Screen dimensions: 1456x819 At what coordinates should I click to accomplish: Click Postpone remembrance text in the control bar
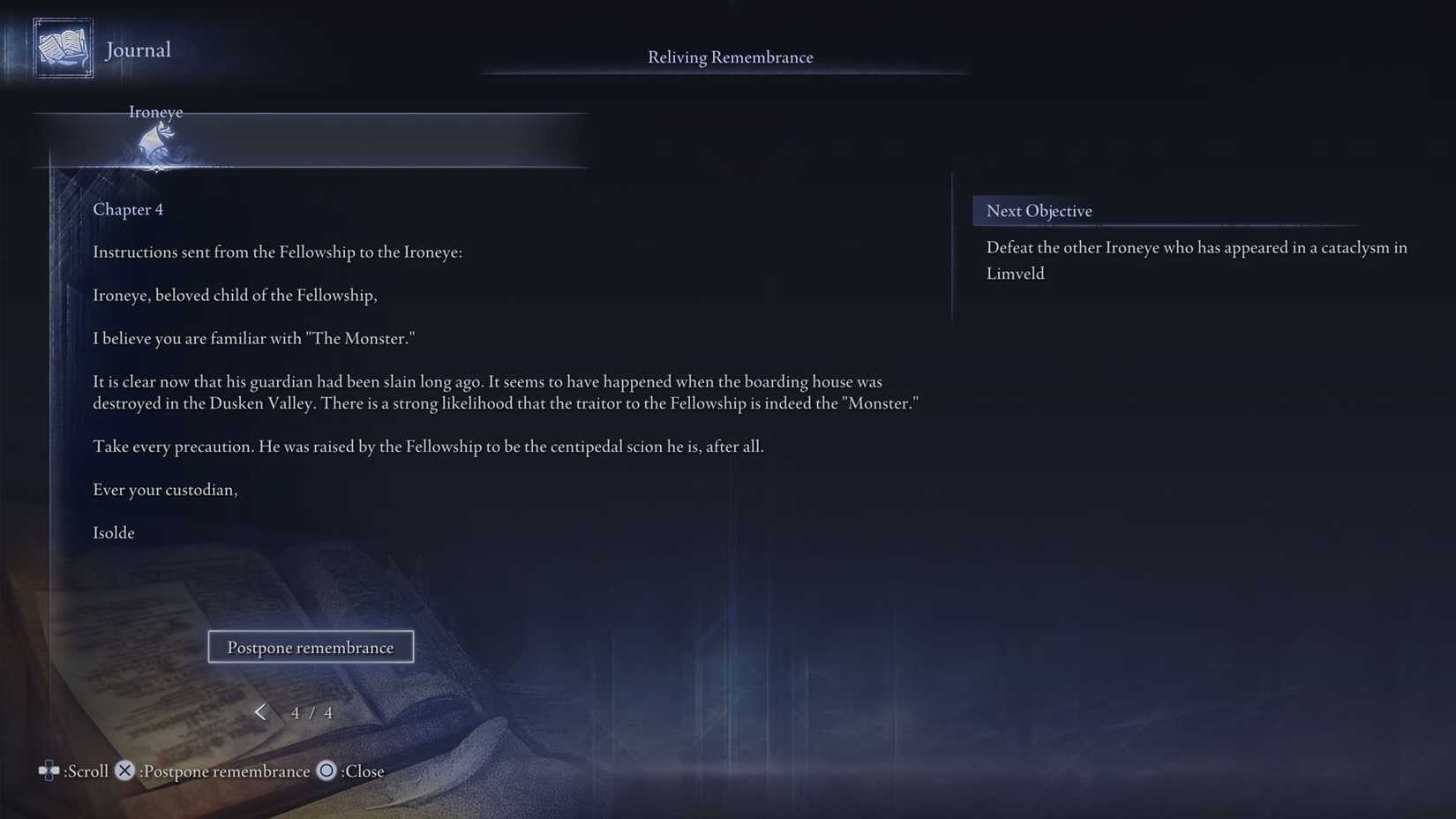pyautogui.click(x=223, y=770)
